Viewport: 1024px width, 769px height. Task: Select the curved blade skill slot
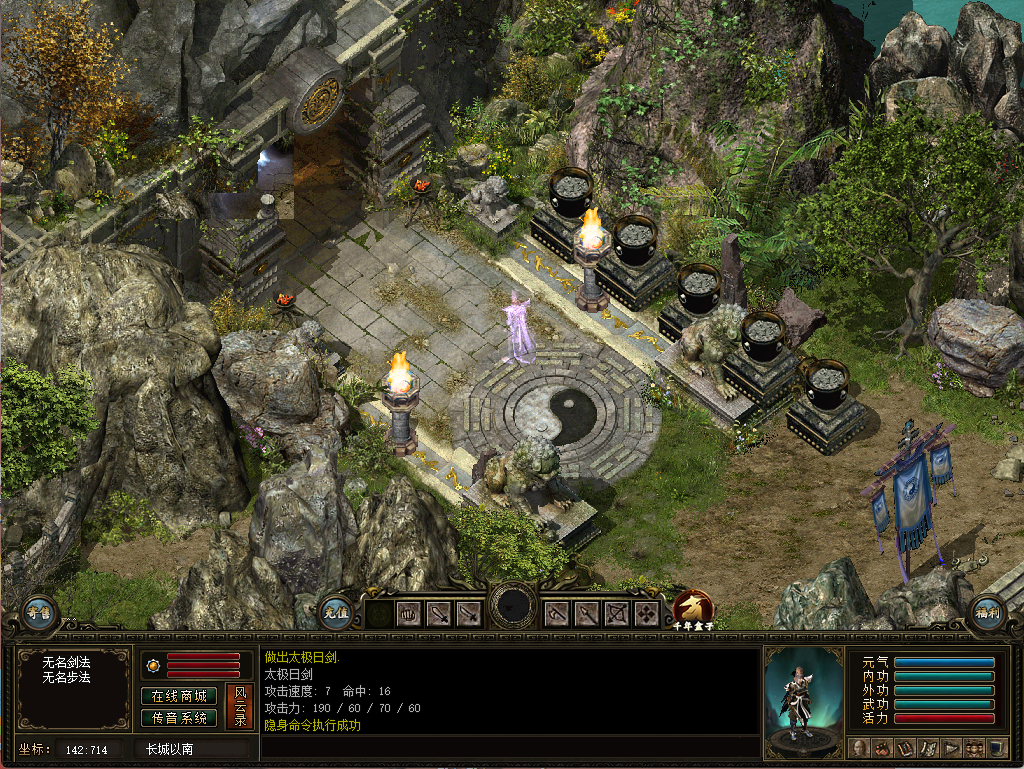pos(469,613)
